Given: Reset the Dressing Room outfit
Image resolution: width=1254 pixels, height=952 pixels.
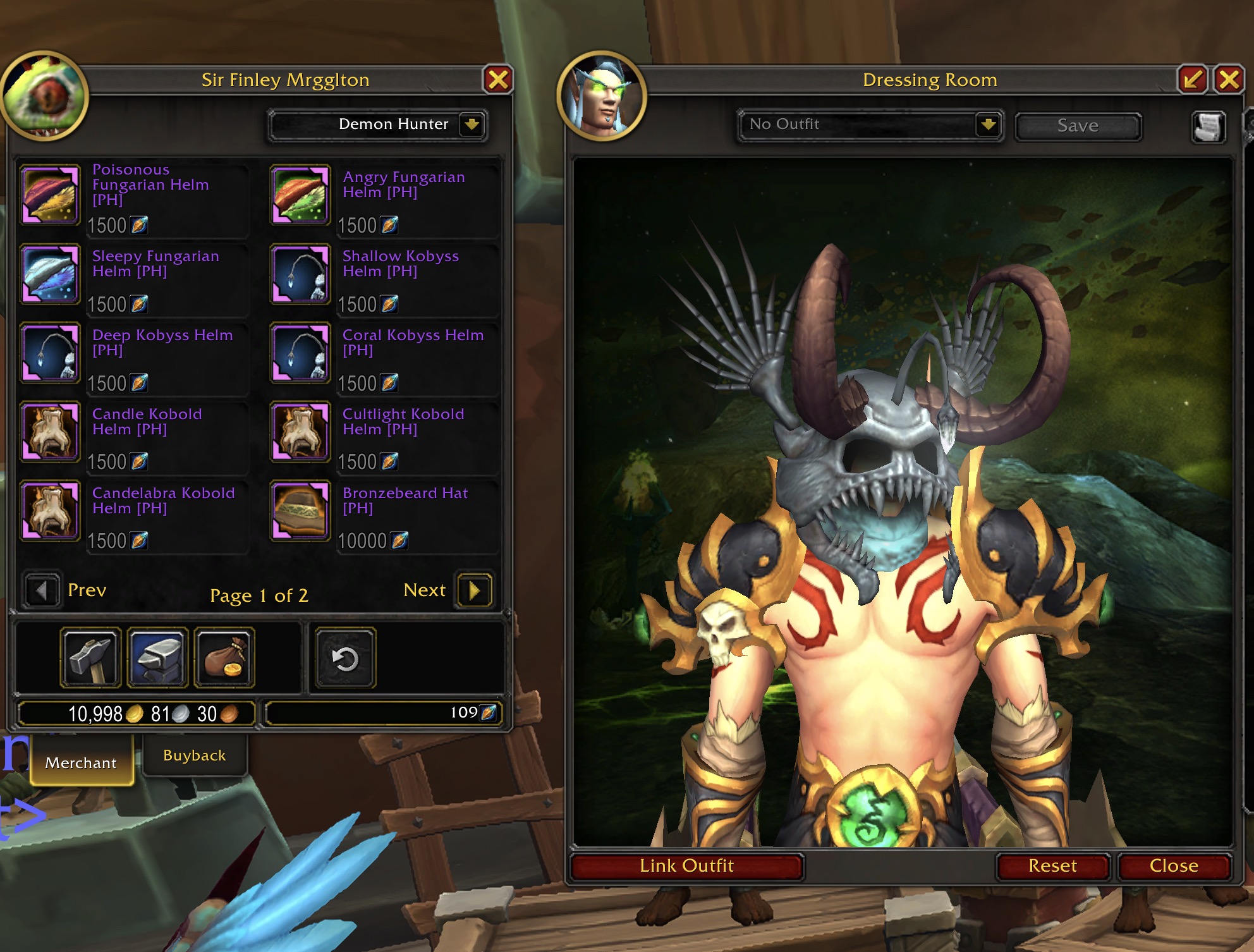Looking at the screenshot, I should [1052, 865].
